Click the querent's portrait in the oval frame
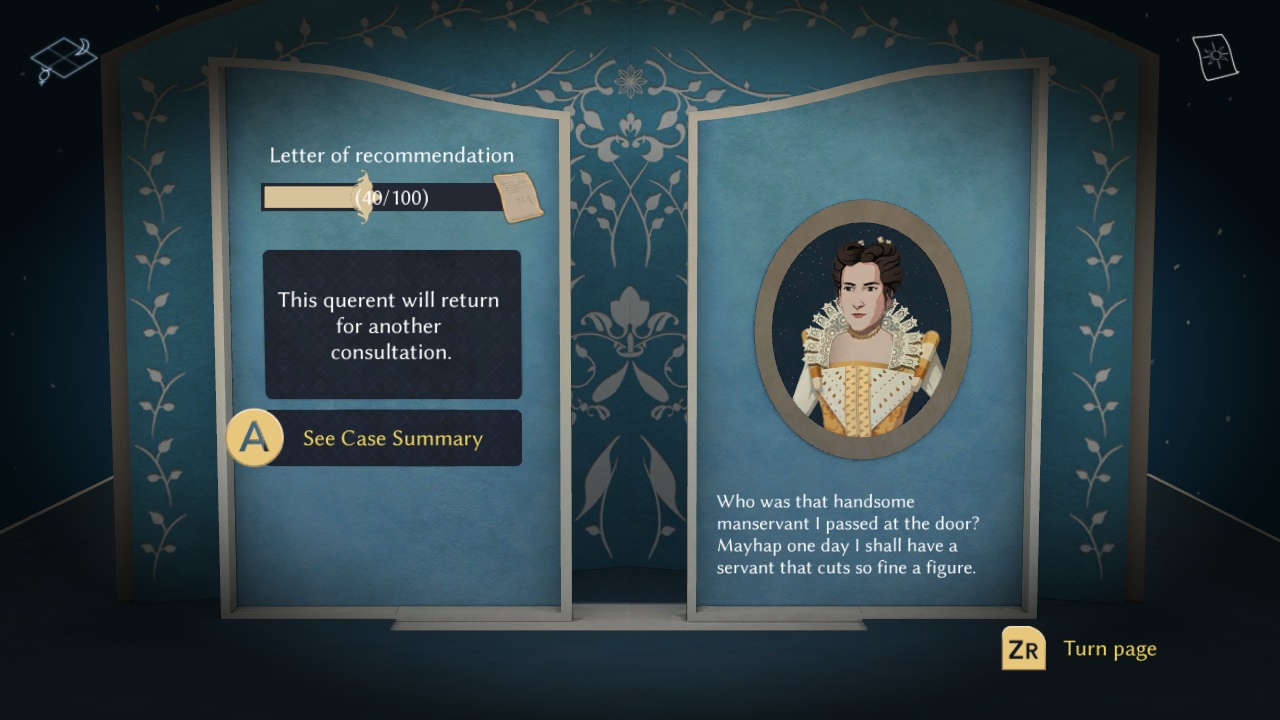This screenshot has height=720, width=1280. (x=869, y=320)
